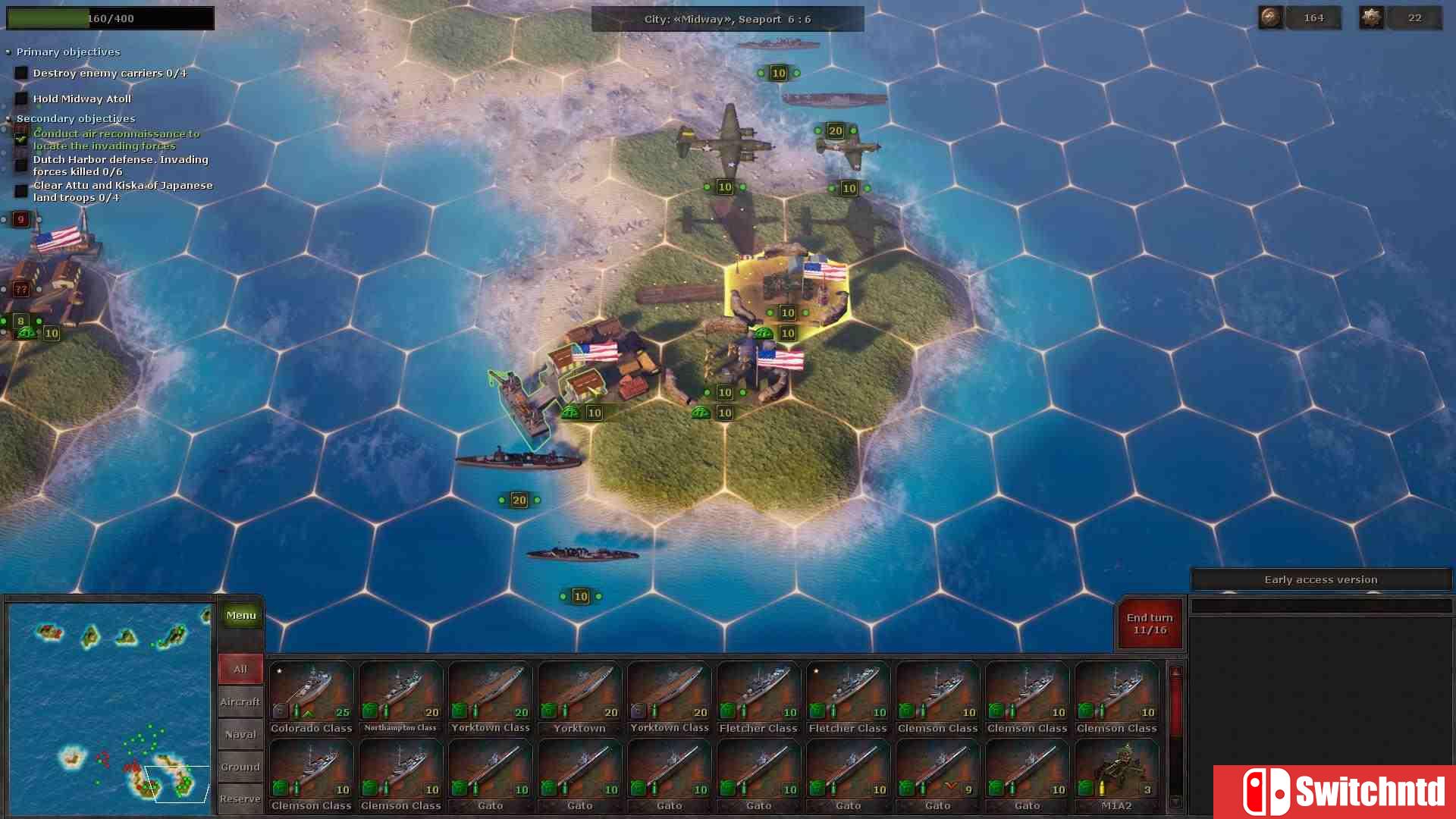Open the Reserve units tab

[240, 799]
